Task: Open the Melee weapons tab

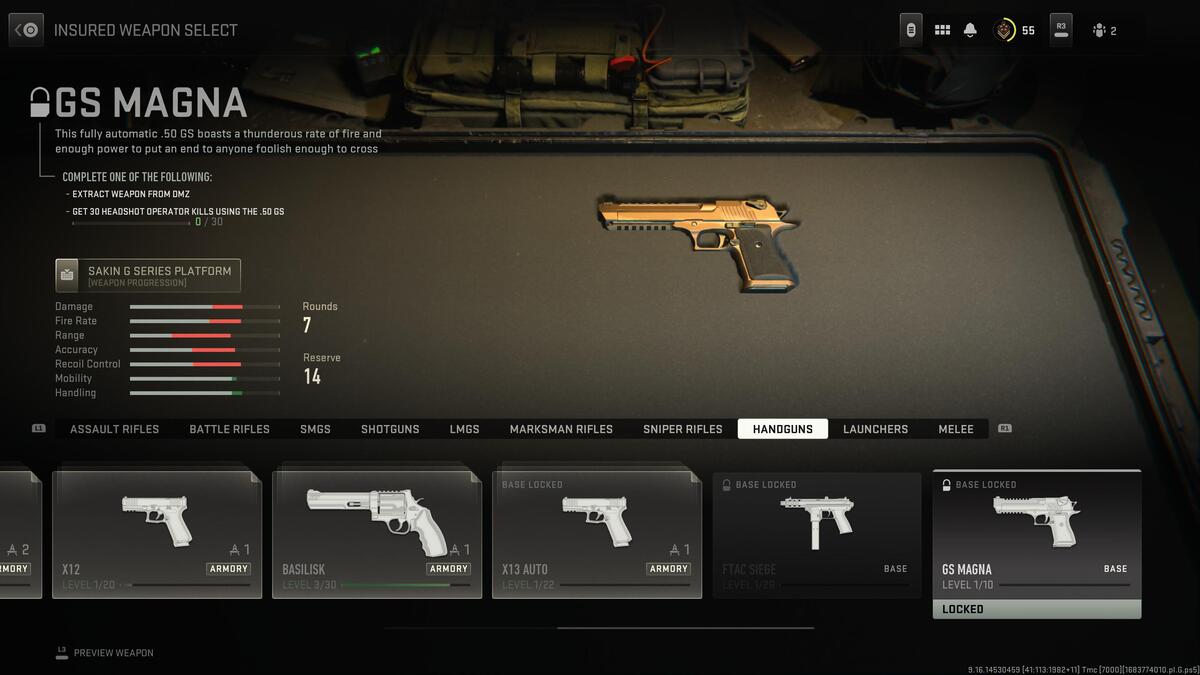Action: [955, 429]
